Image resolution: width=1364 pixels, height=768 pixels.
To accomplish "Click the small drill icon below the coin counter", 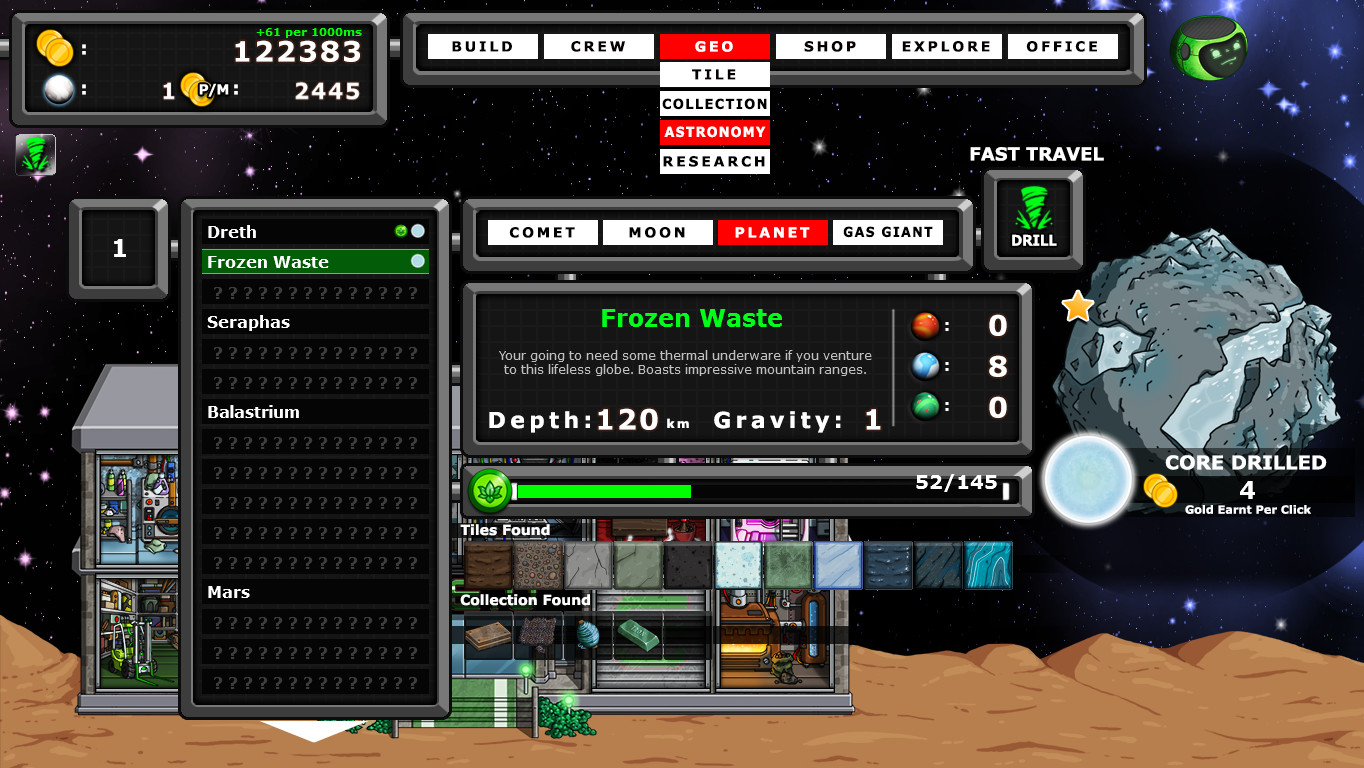I will pos(36,155).
